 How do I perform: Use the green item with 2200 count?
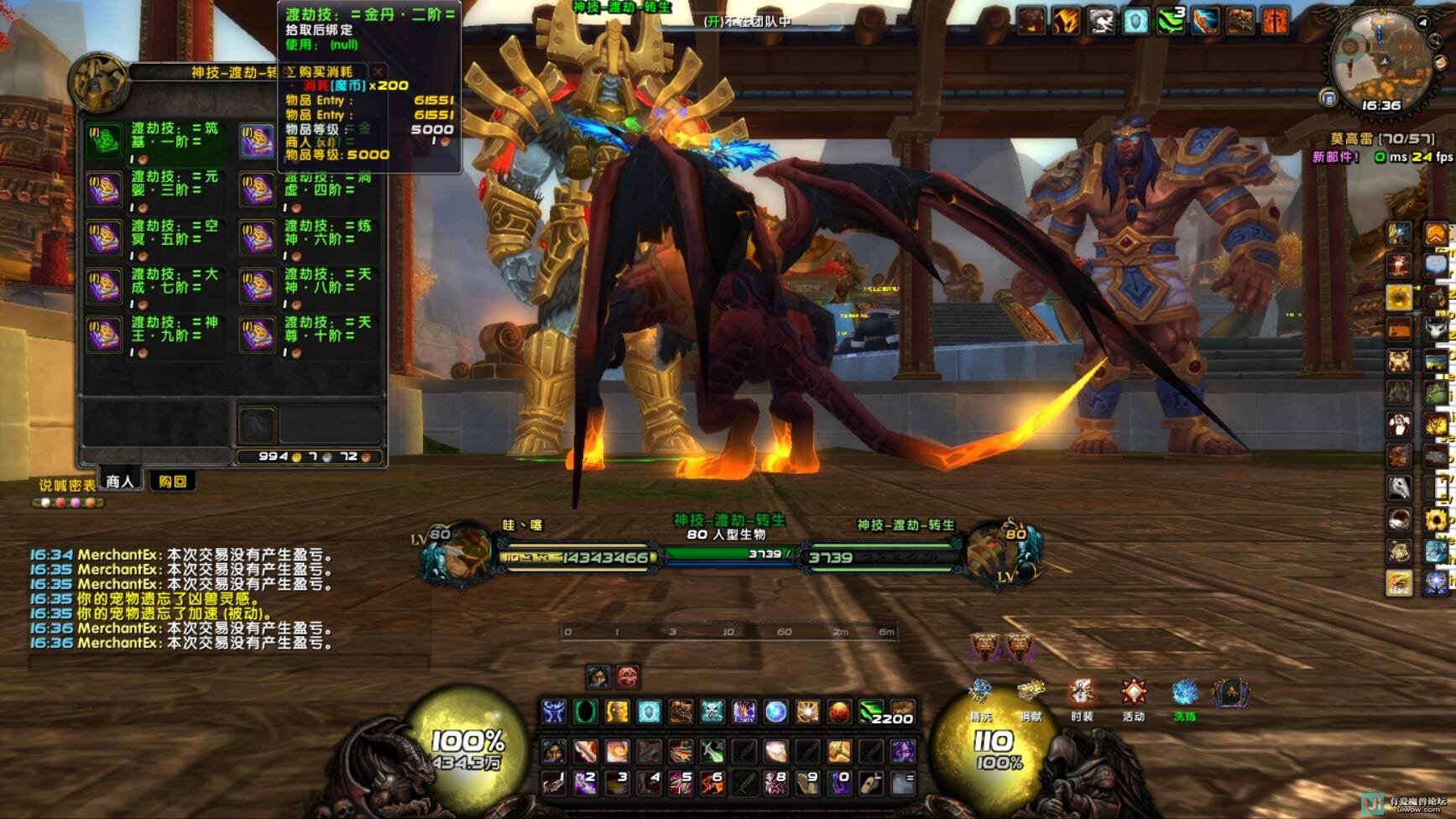[873, 712]
